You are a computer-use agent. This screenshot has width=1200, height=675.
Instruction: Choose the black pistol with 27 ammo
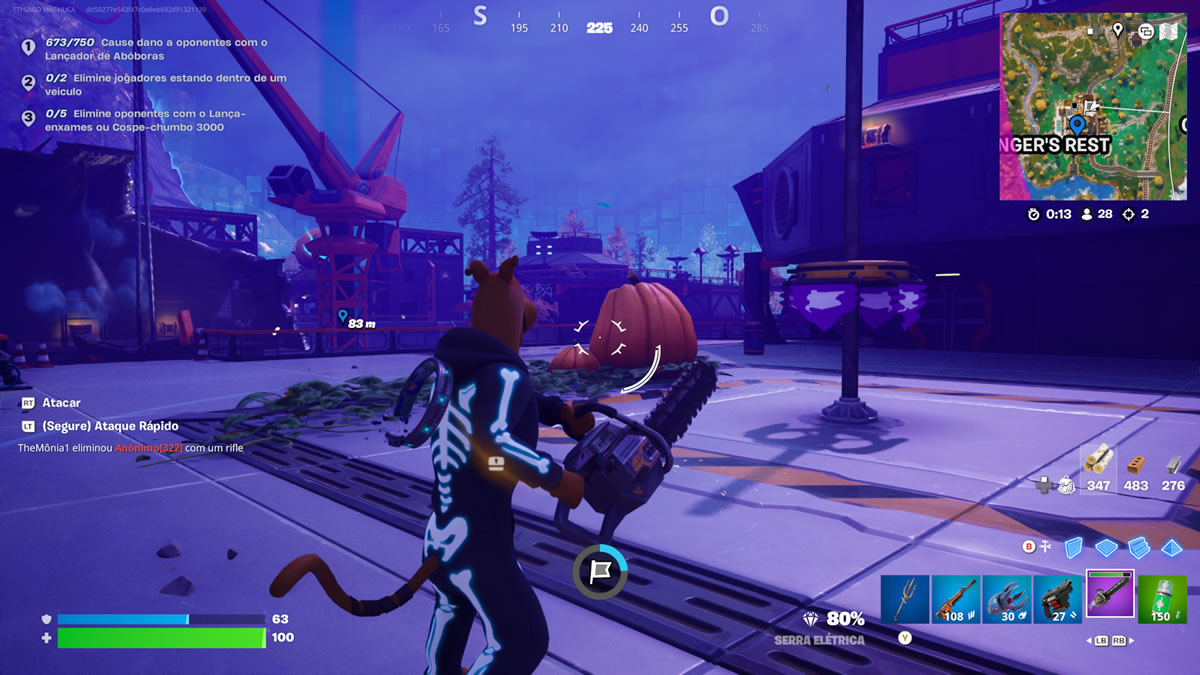1058,599
